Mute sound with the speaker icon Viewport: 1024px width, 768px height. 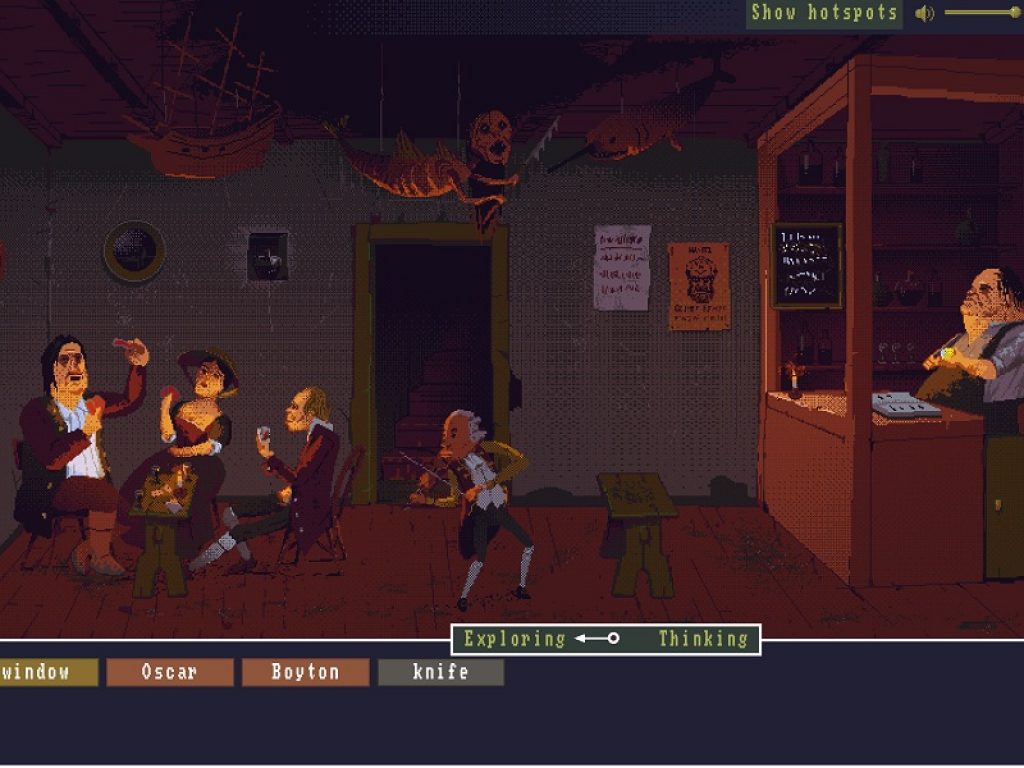coord(925,13)
